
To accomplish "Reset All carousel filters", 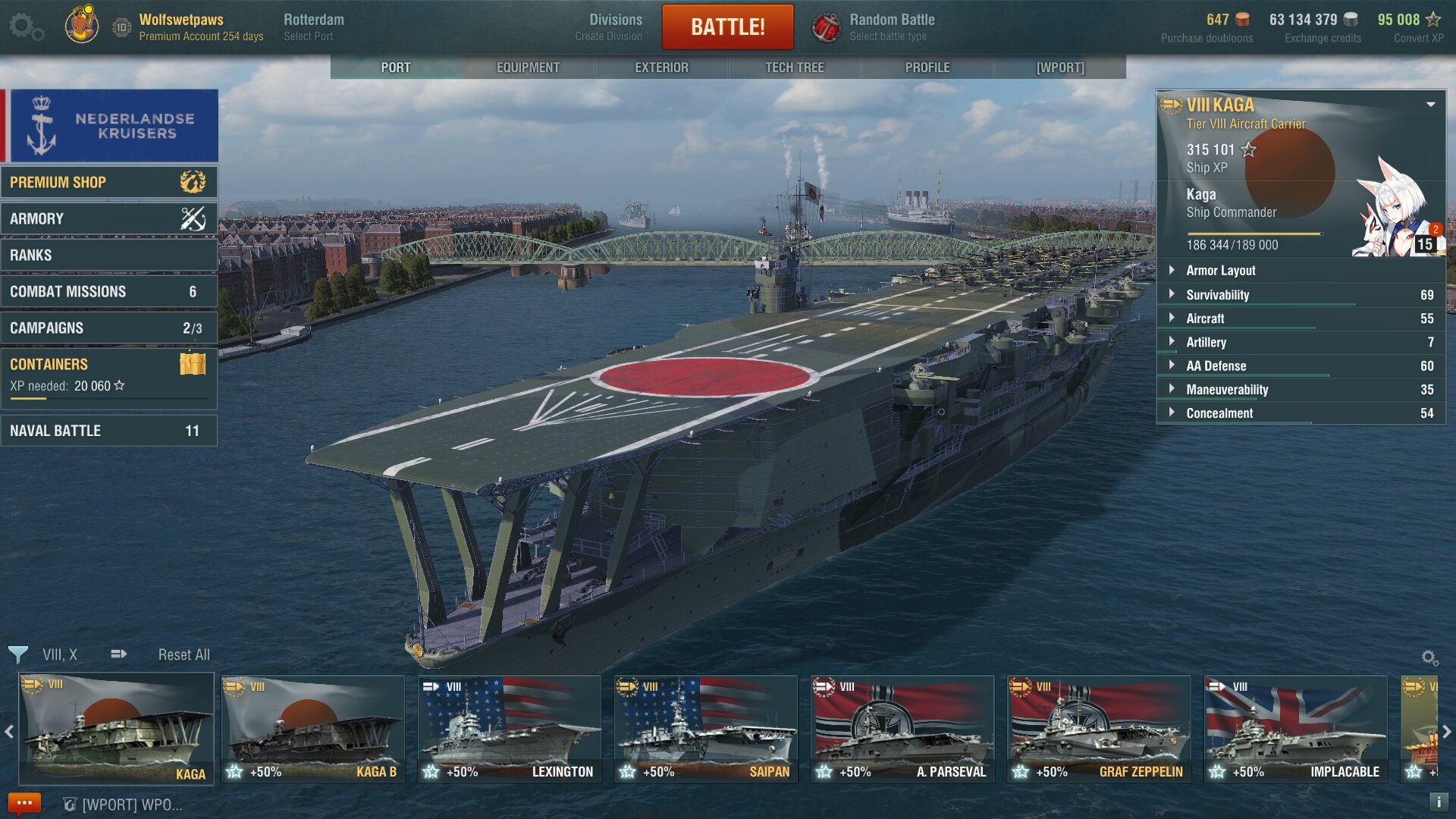I will [x=184, y=654].
